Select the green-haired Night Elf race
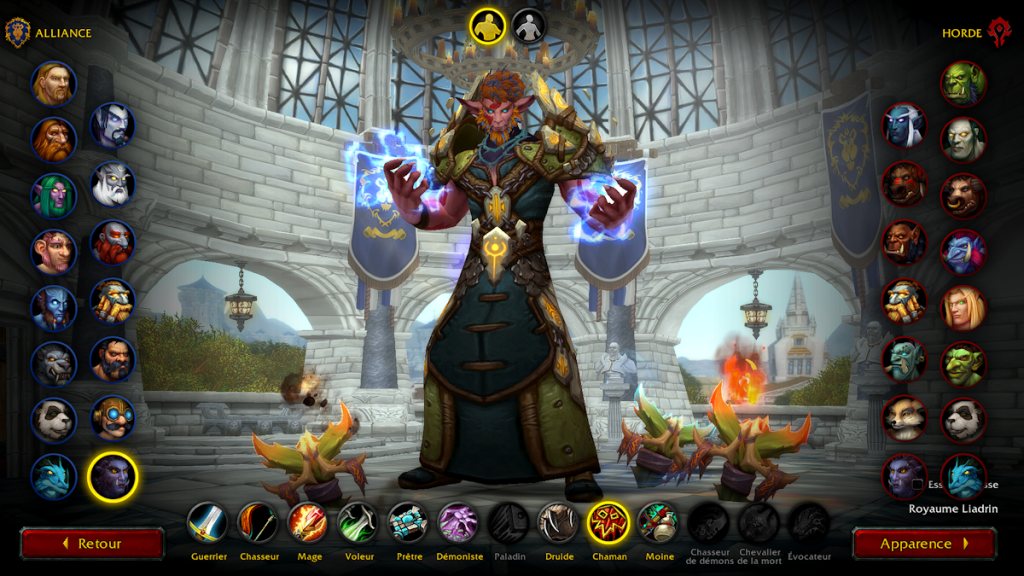This screenshot has width=1024, height=576. (x=53, y=195)
